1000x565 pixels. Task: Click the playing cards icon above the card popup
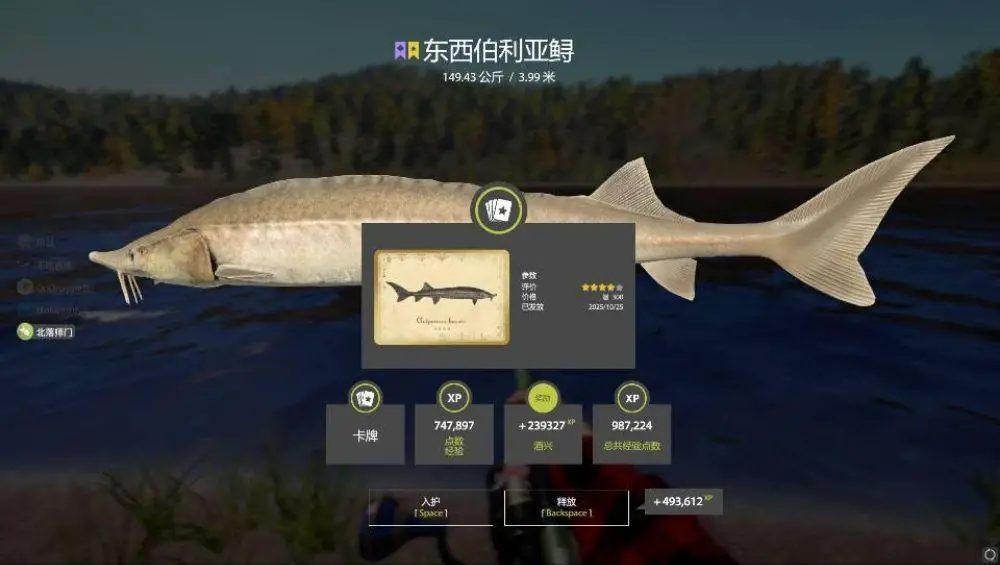(497, 209)
